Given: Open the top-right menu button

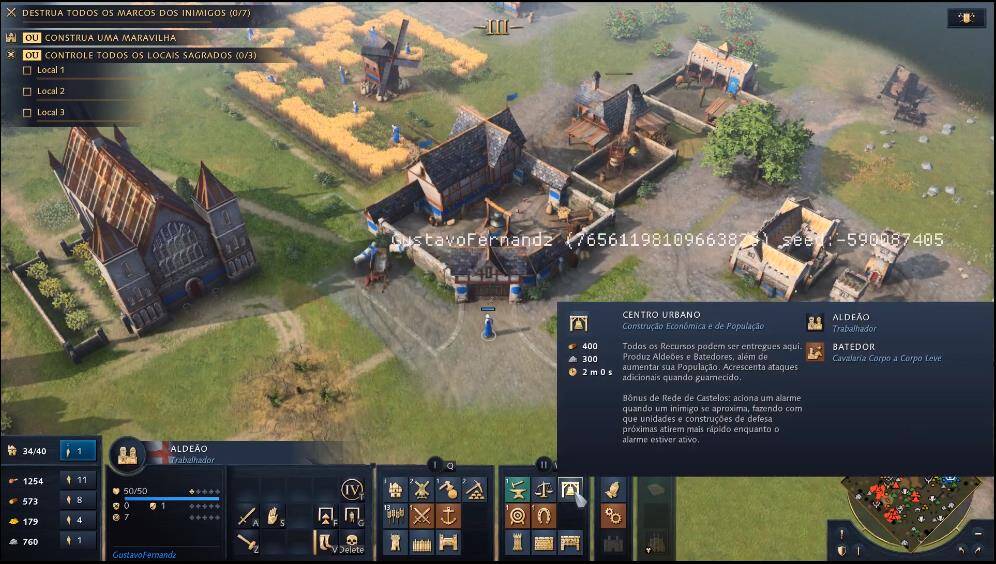Looking at the screenshot, I should tap(965, 17).
